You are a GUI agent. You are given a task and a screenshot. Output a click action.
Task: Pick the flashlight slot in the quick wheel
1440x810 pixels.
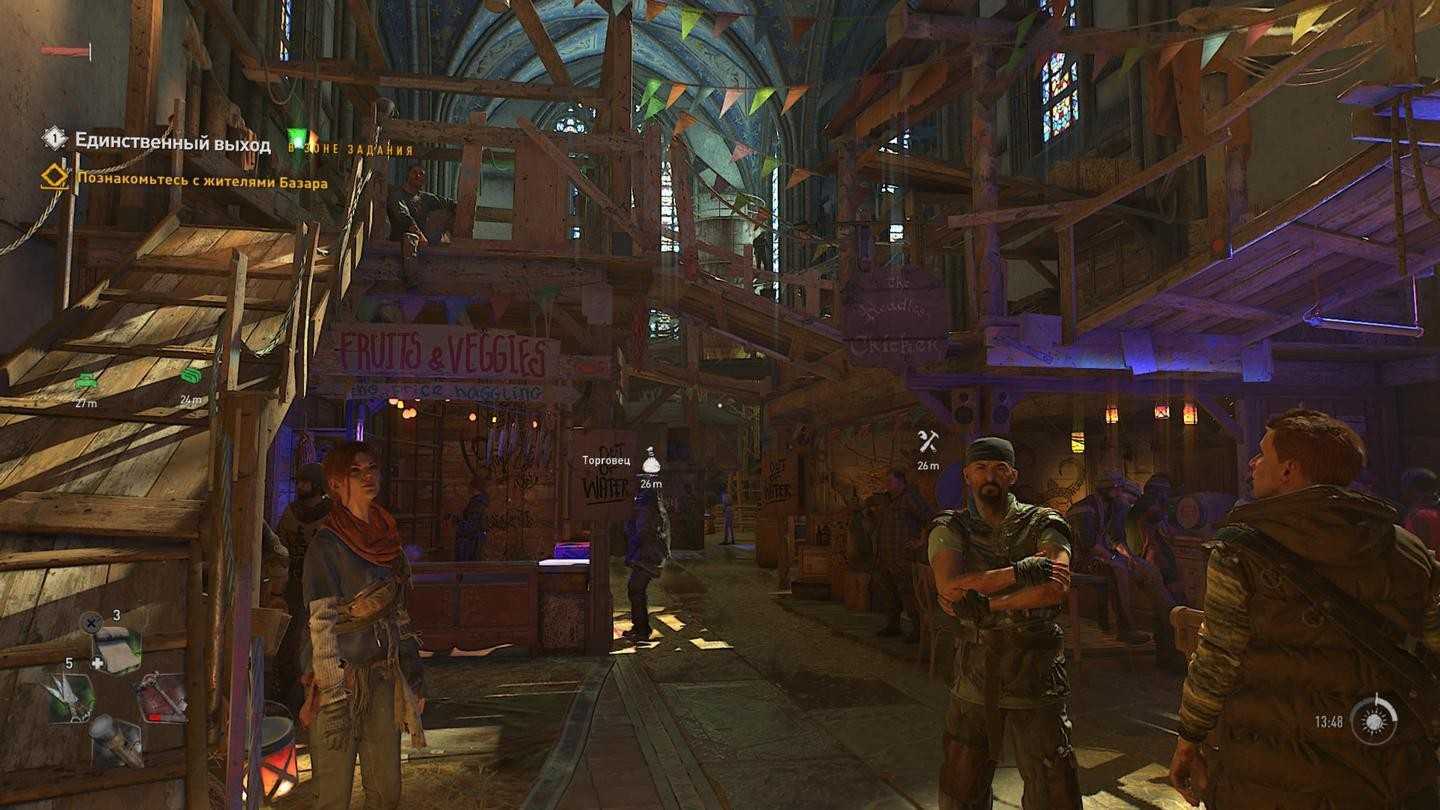click(x=115, y=740)
